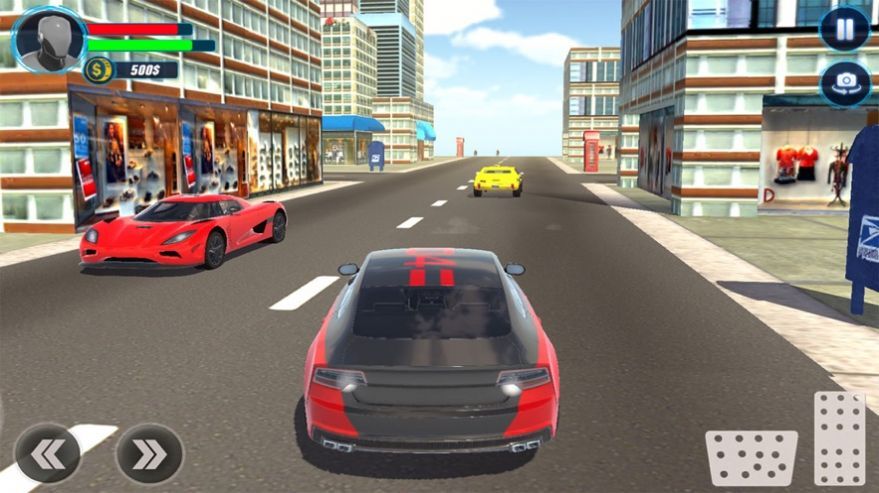This screenshot has width=879, height=493.
Task: Steer right with the right arrow button
Action: tap(149, 454)
